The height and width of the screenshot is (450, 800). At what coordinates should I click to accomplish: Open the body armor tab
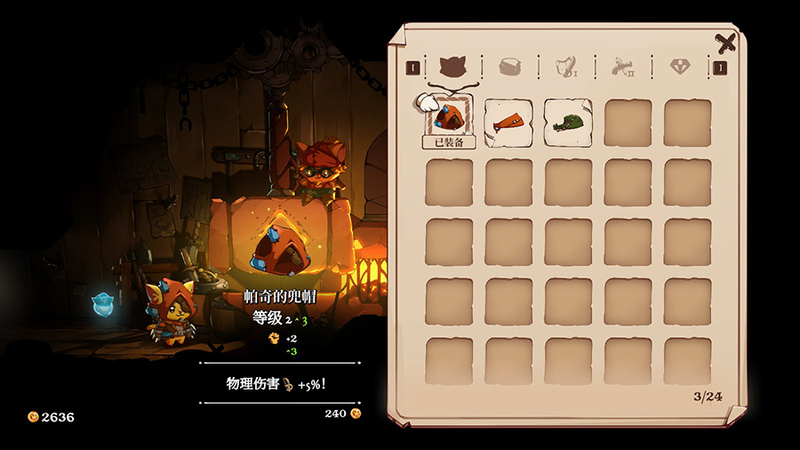[509, 67]
